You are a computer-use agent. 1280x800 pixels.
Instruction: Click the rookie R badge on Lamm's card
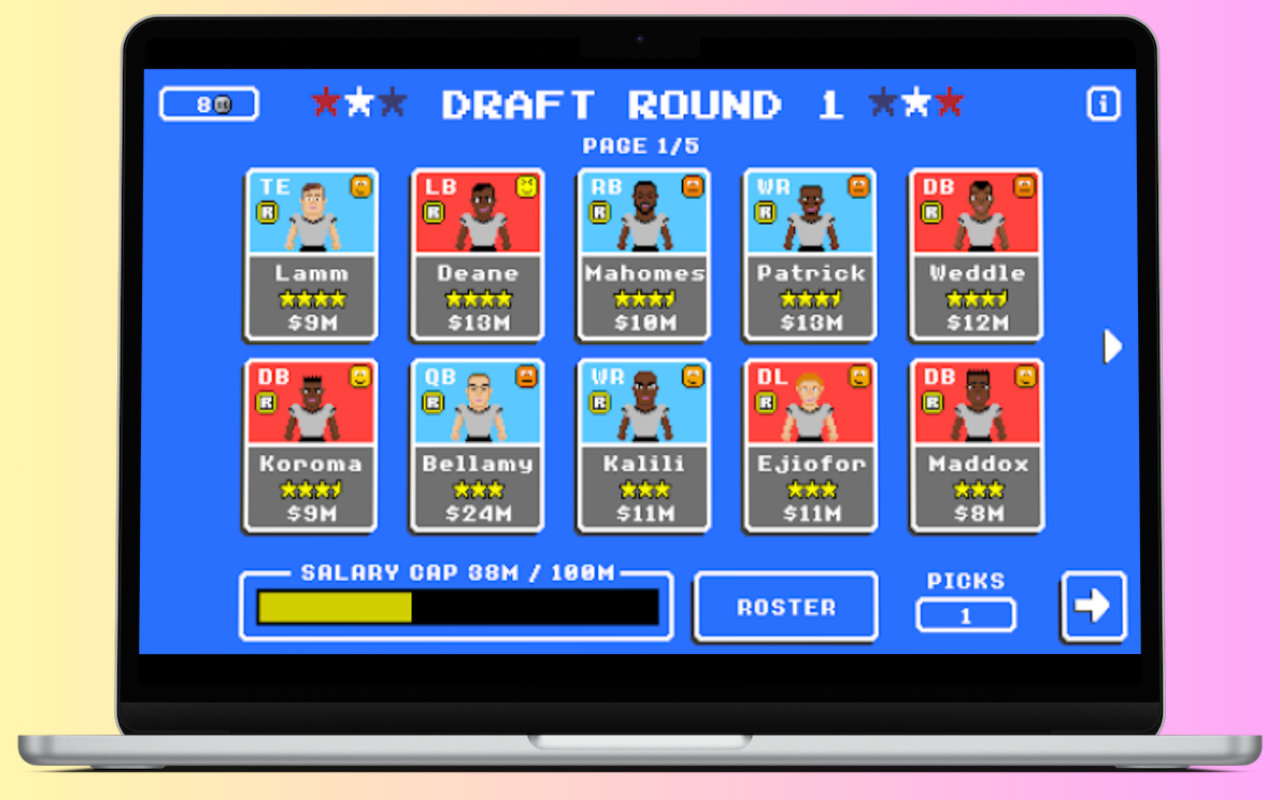click(266, 212)
